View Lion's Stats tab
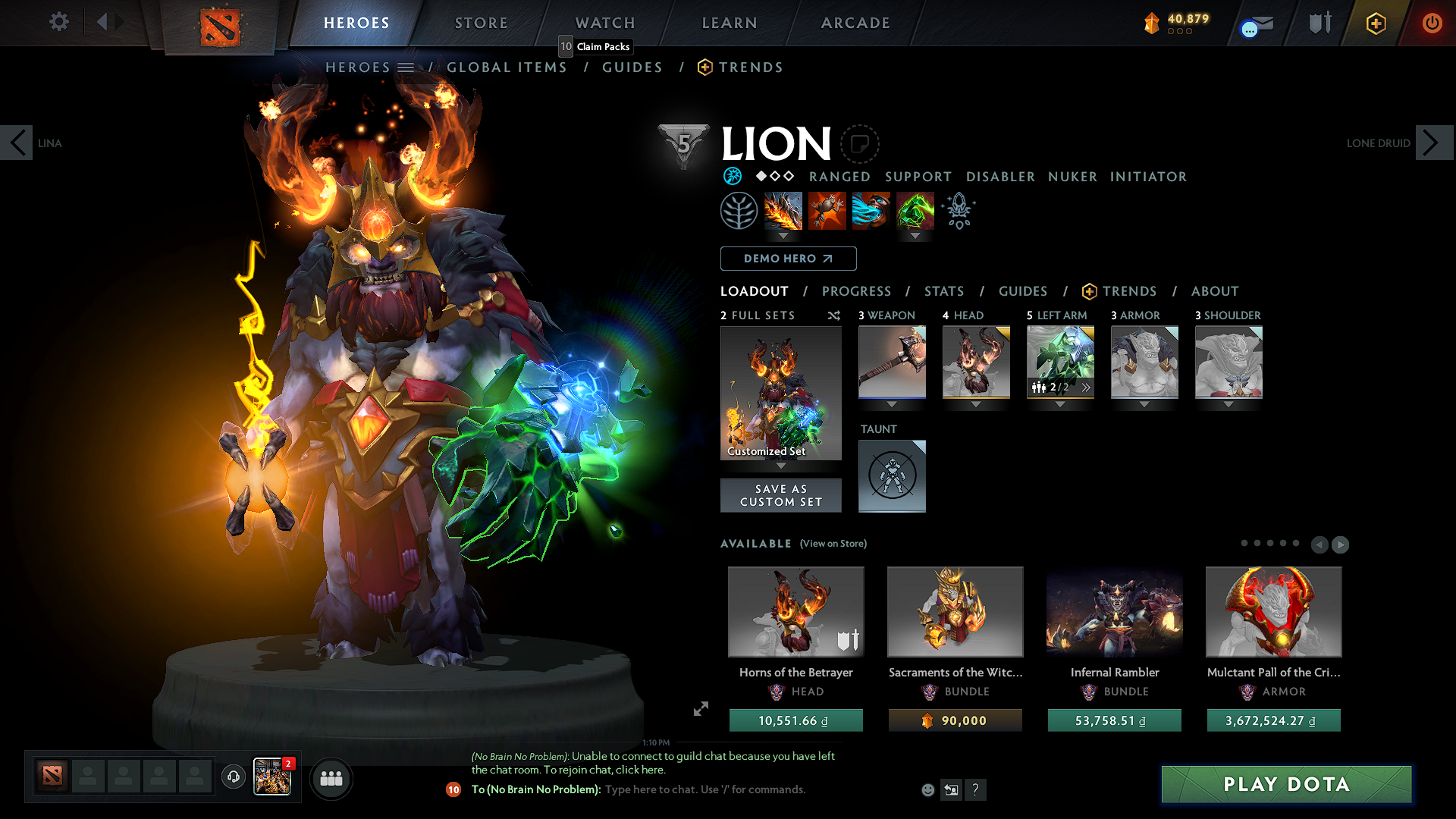The height and width of the screenshot is (819, 1456). pyautogui.click(x=943, y=291)
